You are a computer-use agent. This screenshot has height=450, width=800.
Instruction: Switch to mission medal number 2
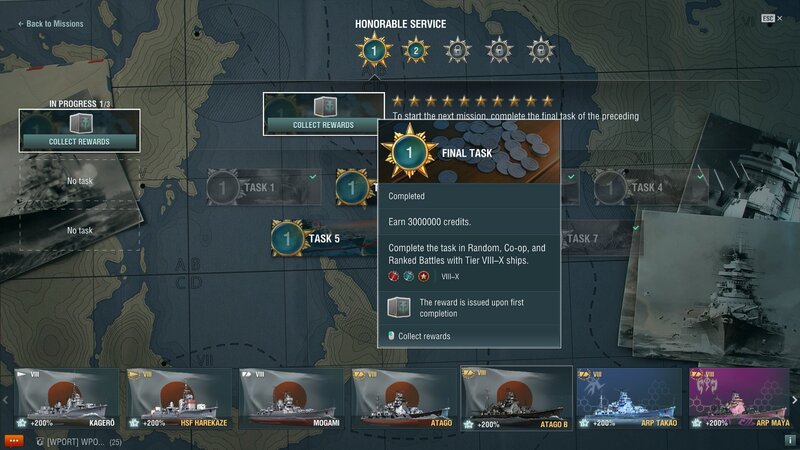tap(414, 50)
